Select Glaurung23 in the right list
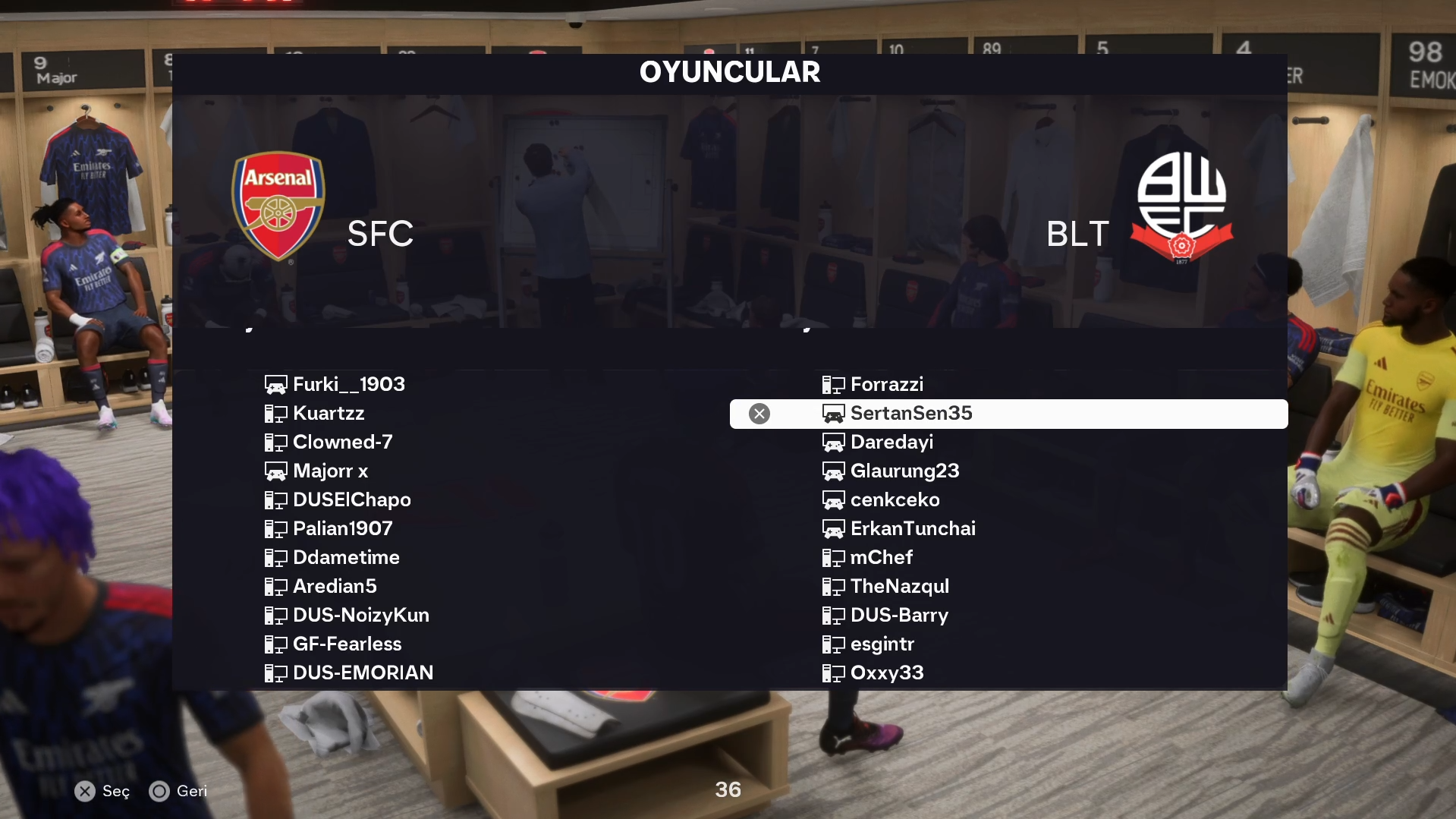The width and height of the screenshot is (1456, 819). tap(904, 471)
